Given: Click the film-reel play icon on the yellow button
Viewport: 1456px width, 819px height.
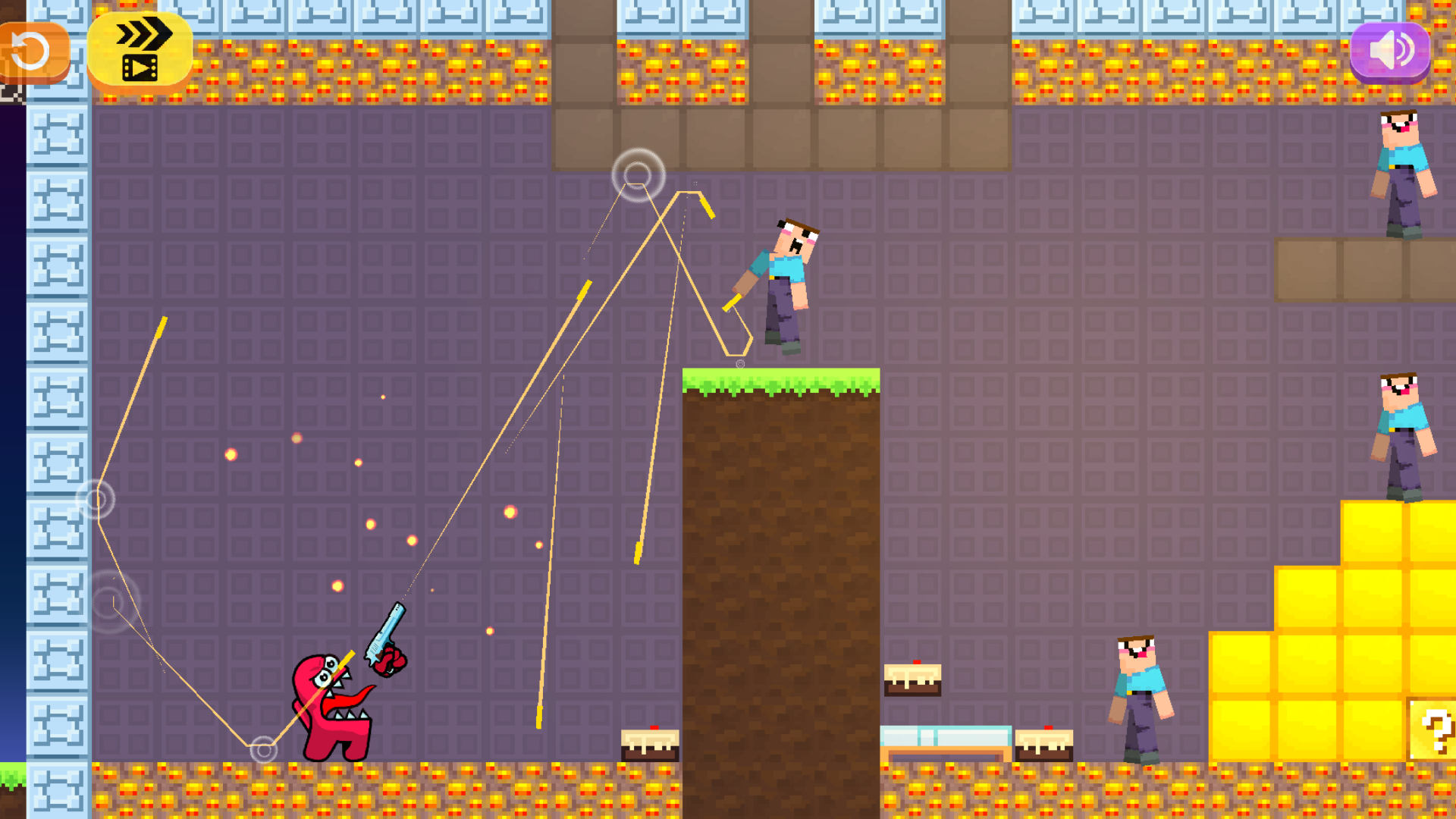Looking at the screenshot, I should 141,68.
